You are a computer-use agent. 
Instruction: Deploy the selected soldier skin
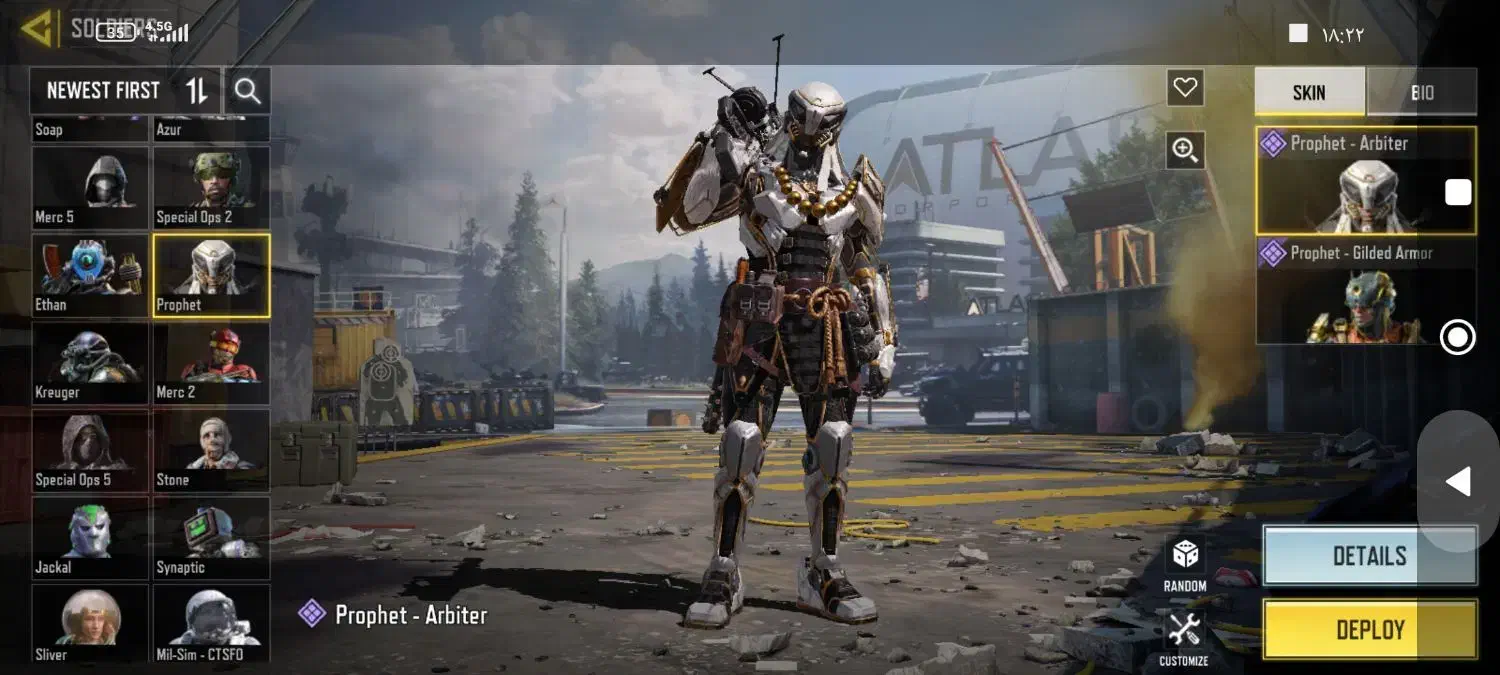click(1369, 630)
